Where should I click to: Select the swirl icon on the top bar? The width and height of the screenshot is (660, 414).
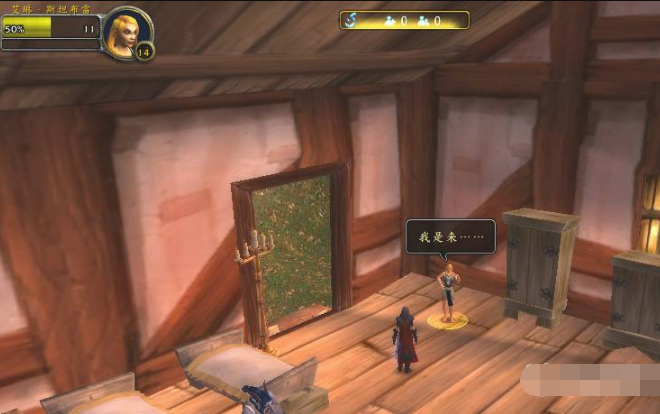click(x=353, y=19)
